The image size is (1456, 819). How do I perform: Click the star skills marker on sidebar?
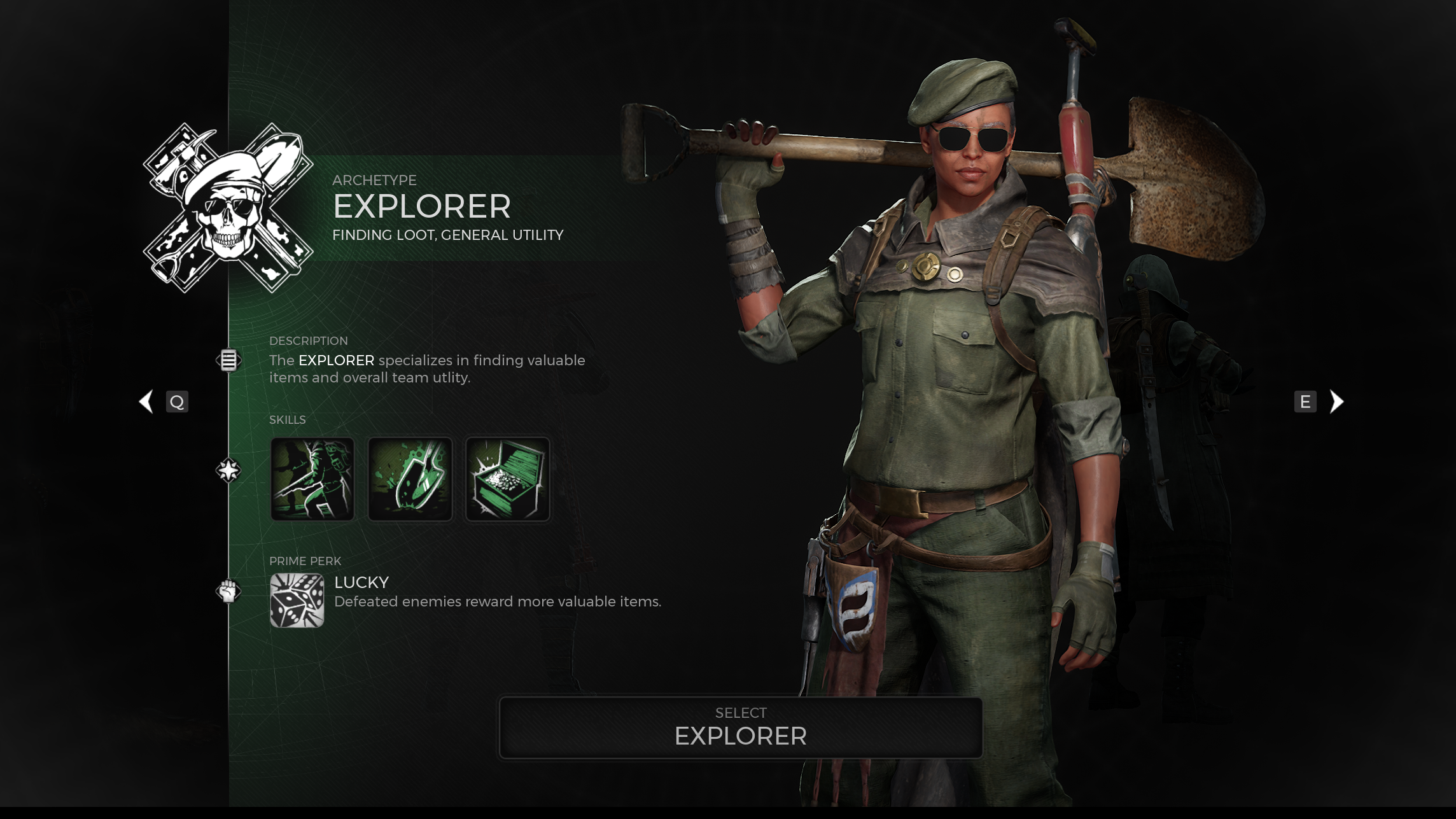pyautogui.click(x=228, y=470)
